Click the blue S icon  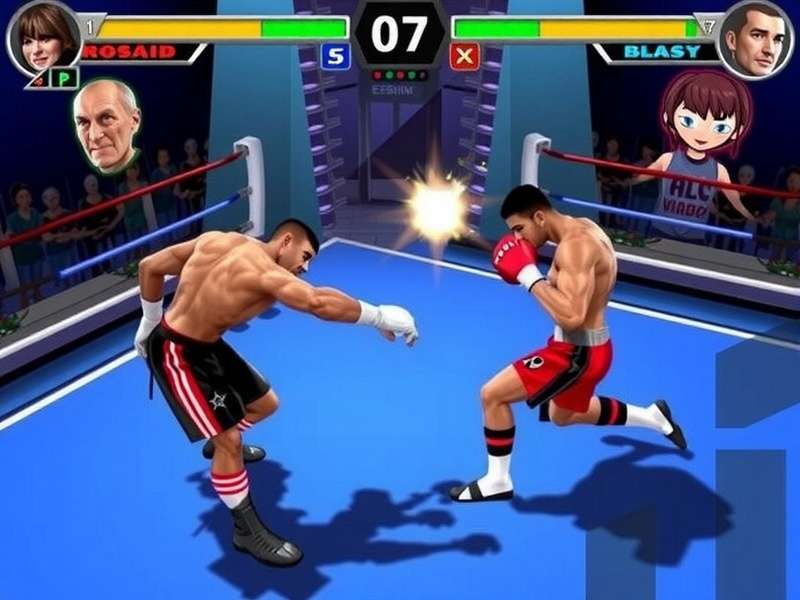335,57
